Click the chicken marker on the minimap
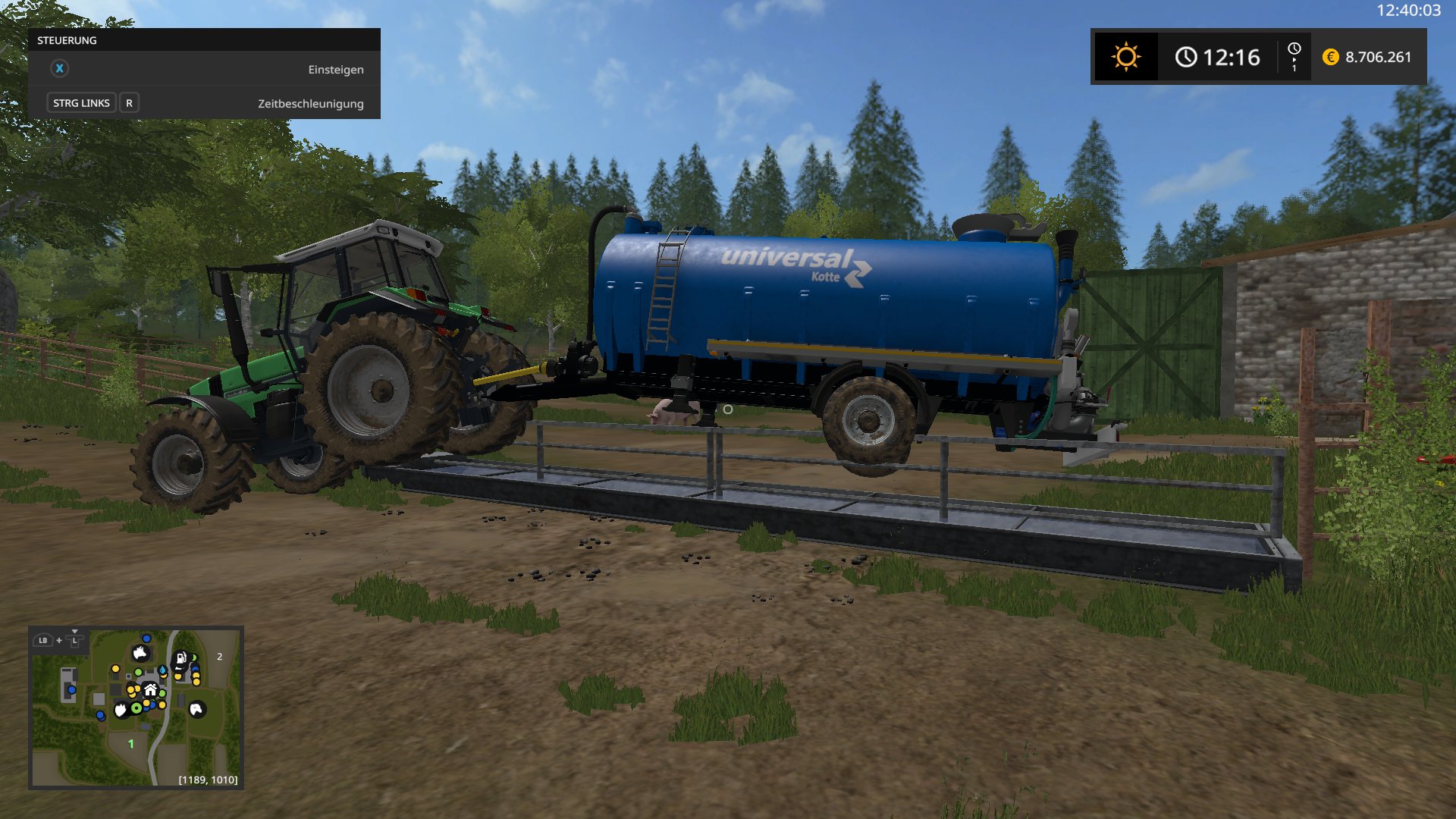The height and width of the screenshot is (819, 1456). [x=121, y=710]
